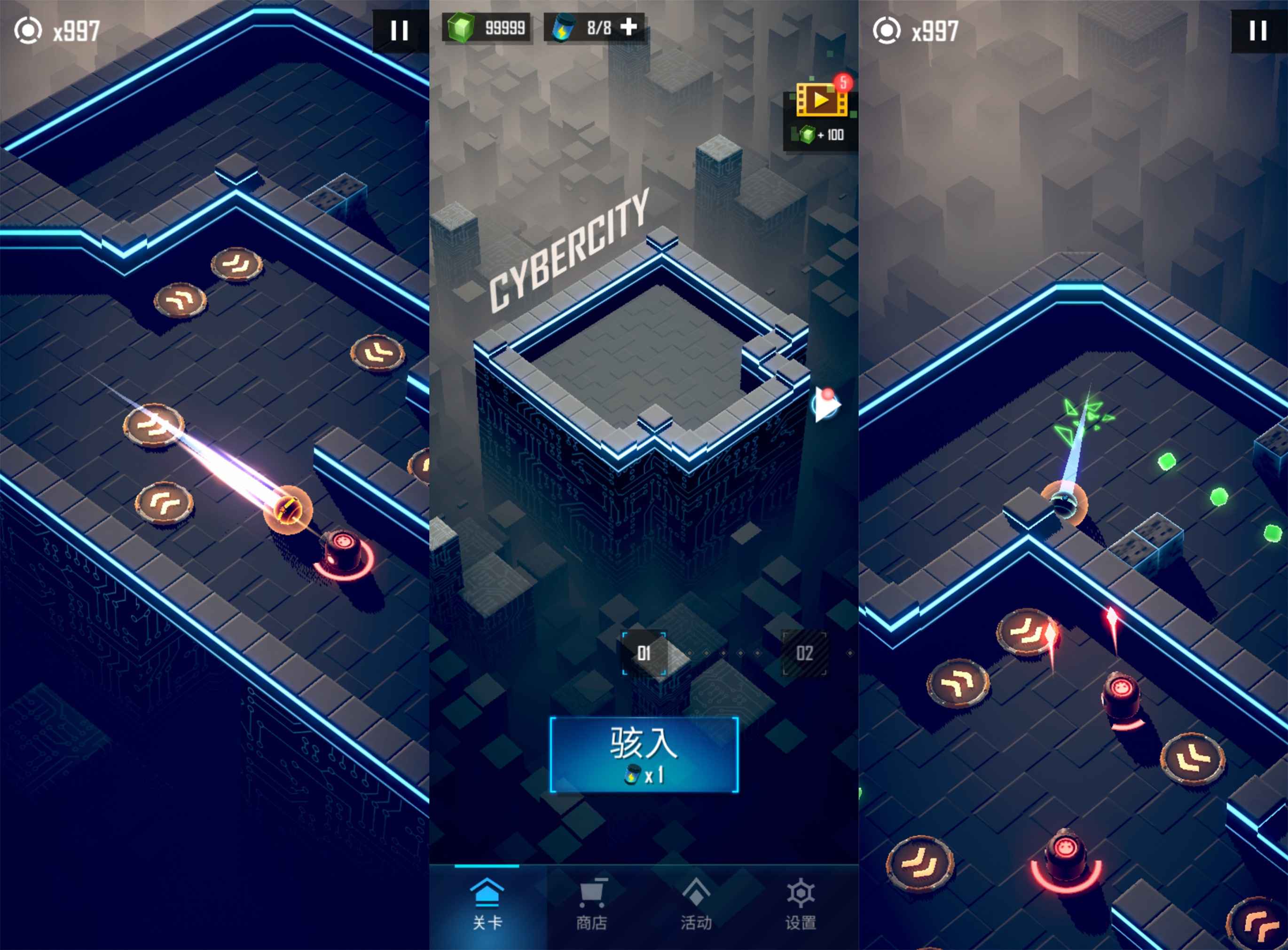1288x950 pixels.
Task: Add energy with the plus button
Action: click(629, 26)
